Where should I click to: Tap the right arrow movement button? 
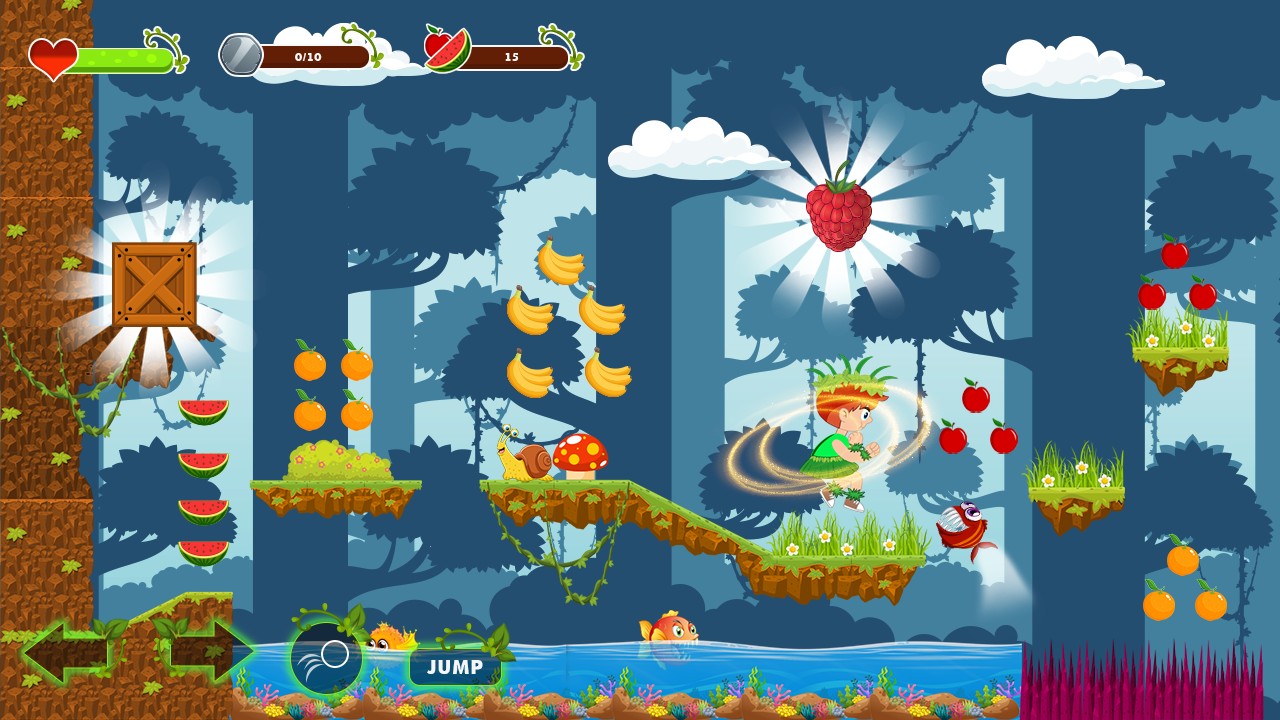click(x=208, y=652)
